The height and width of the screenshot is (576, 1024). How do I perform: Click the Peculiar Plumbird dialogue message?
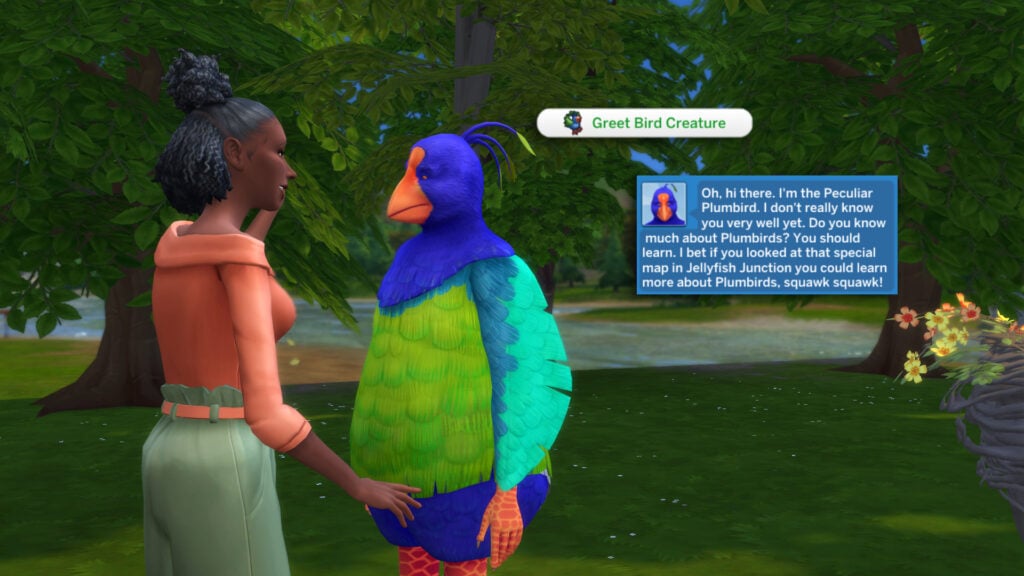coord(767,235)
